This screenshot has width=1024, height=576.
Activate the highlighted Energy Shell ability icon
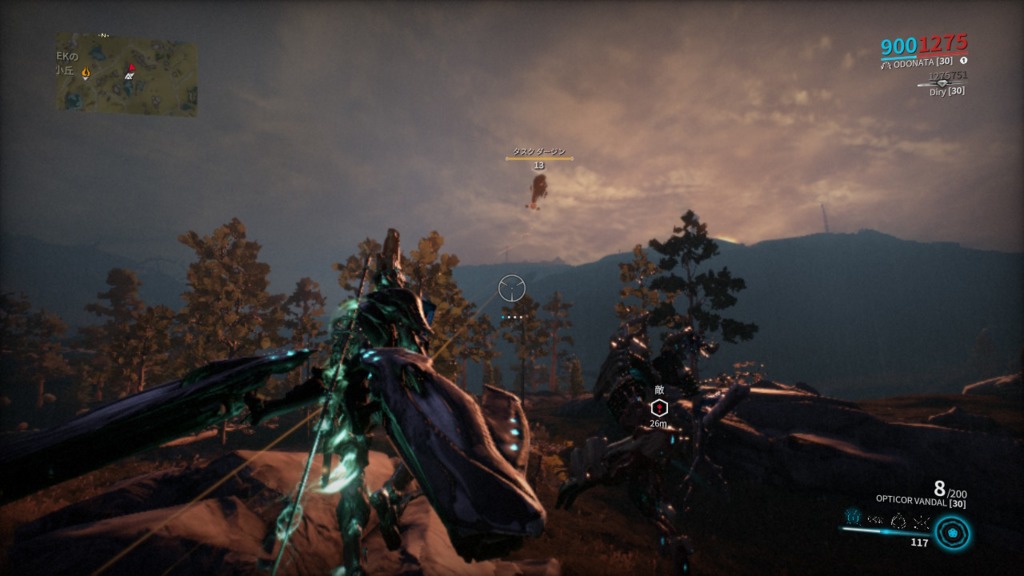click(x=853, y=517)
